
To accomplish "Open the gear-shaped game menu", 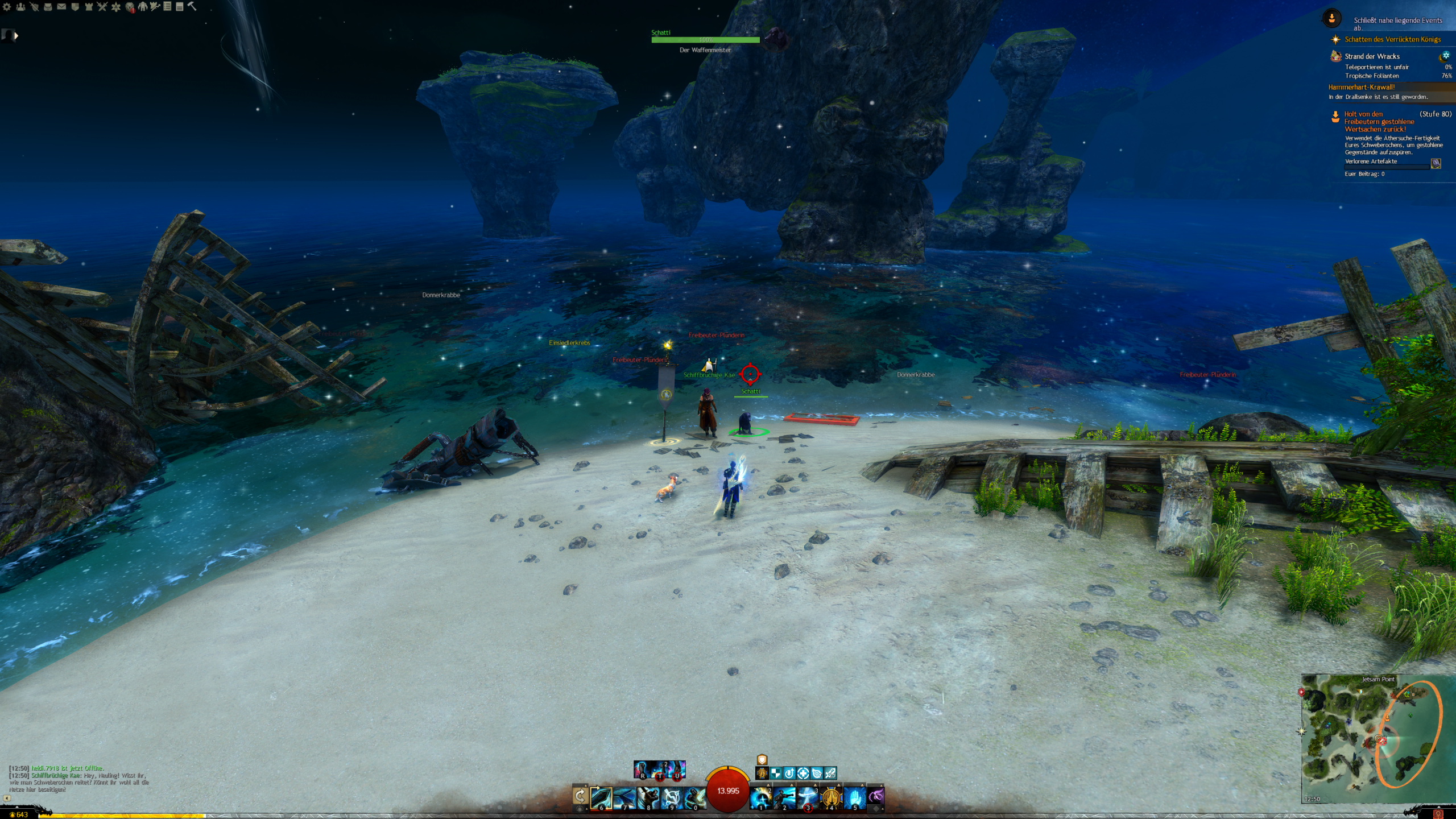I will coord(7,7).
